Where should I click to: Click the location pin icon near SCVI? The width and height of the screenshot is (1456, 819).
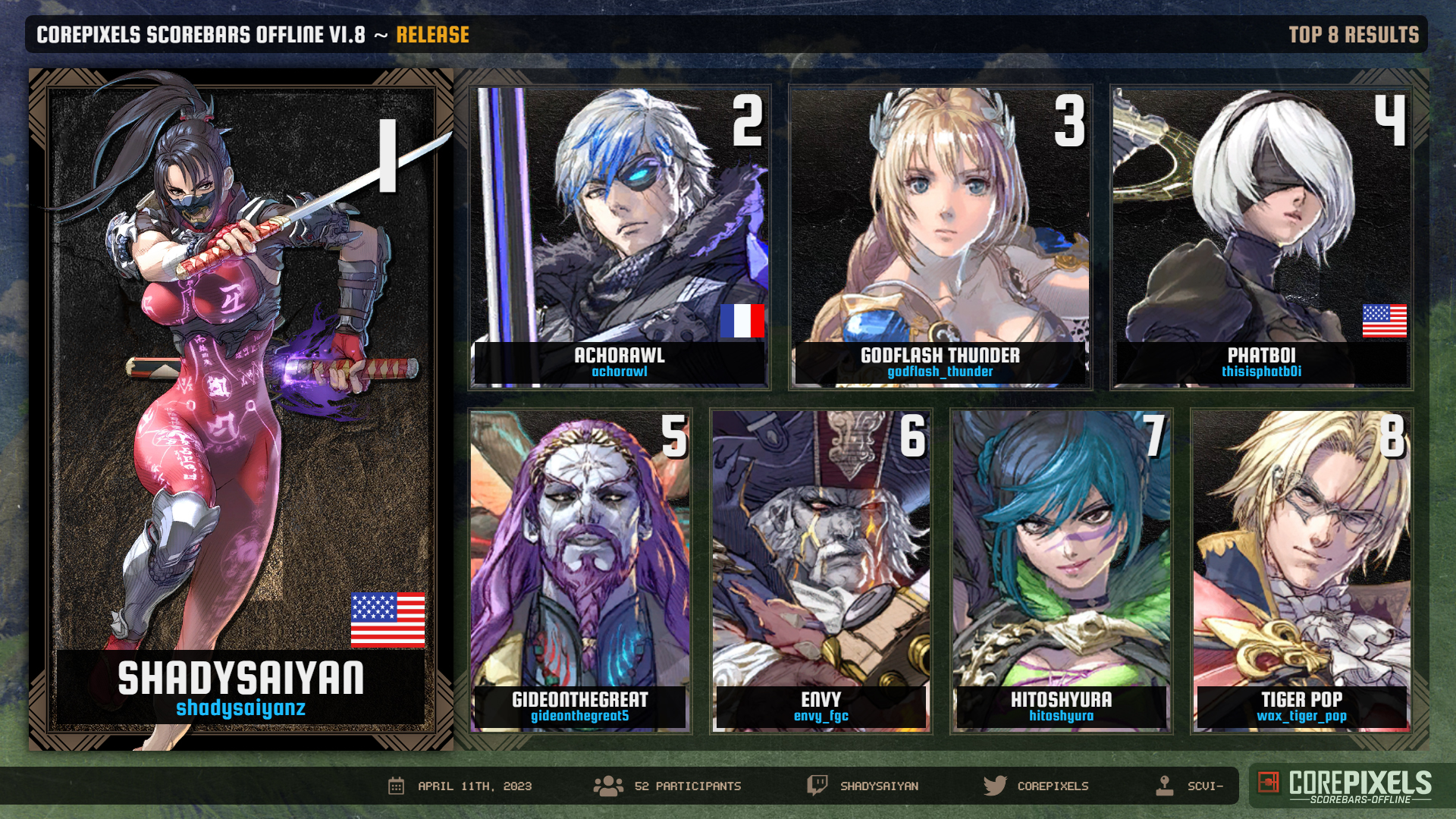click(x=1164, y=786)
